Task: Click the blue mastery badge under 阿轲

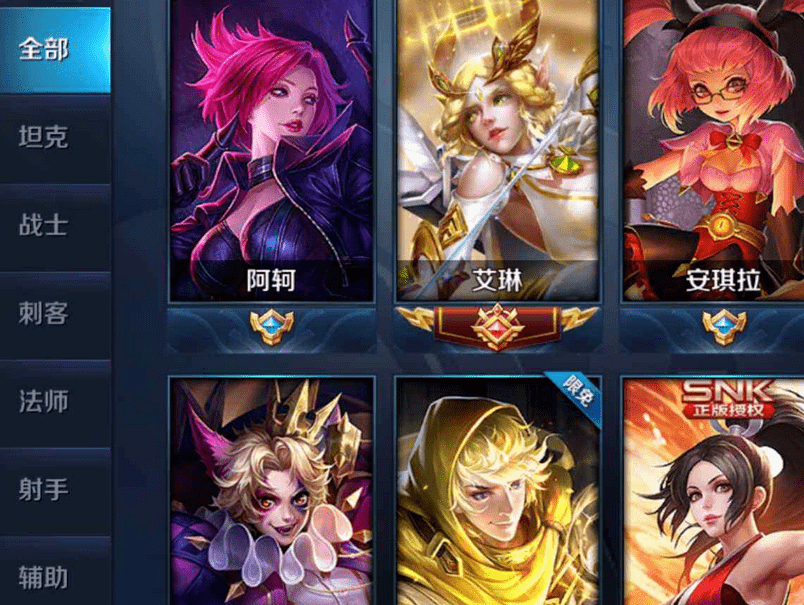Action: [271, 326]
